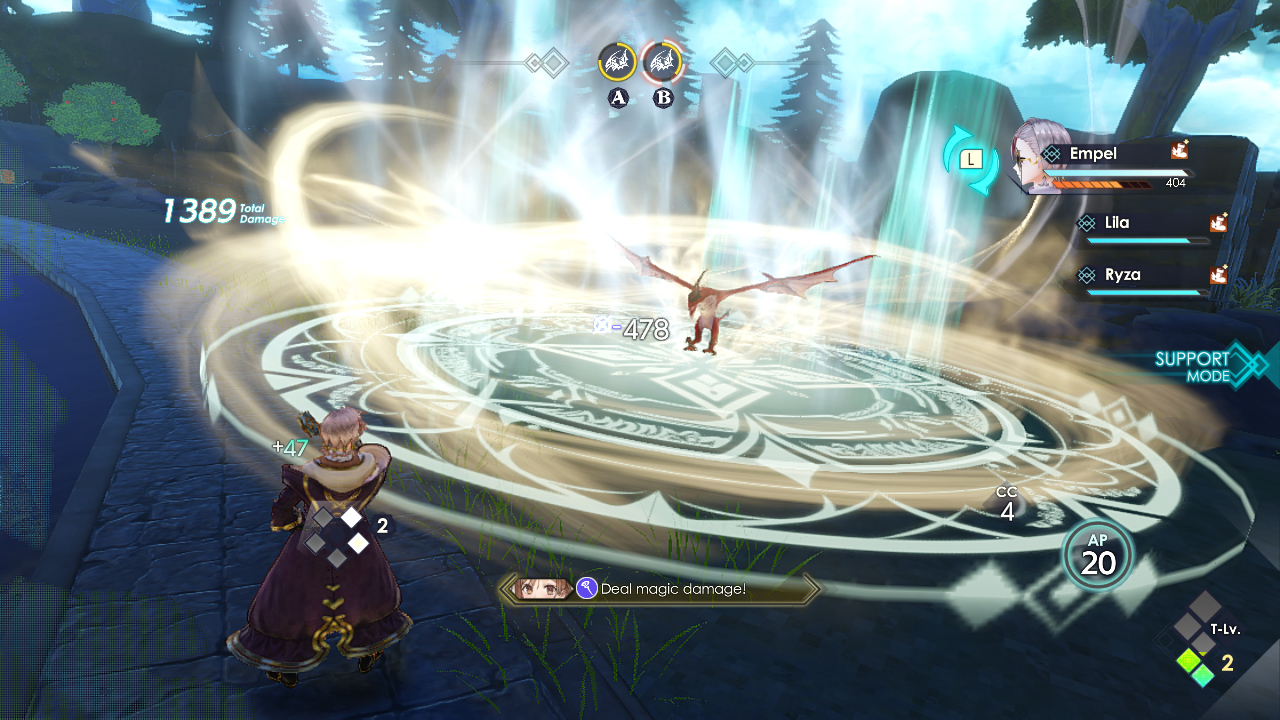Click Lila's core charge boot icon

click(x=1219, y=224)
